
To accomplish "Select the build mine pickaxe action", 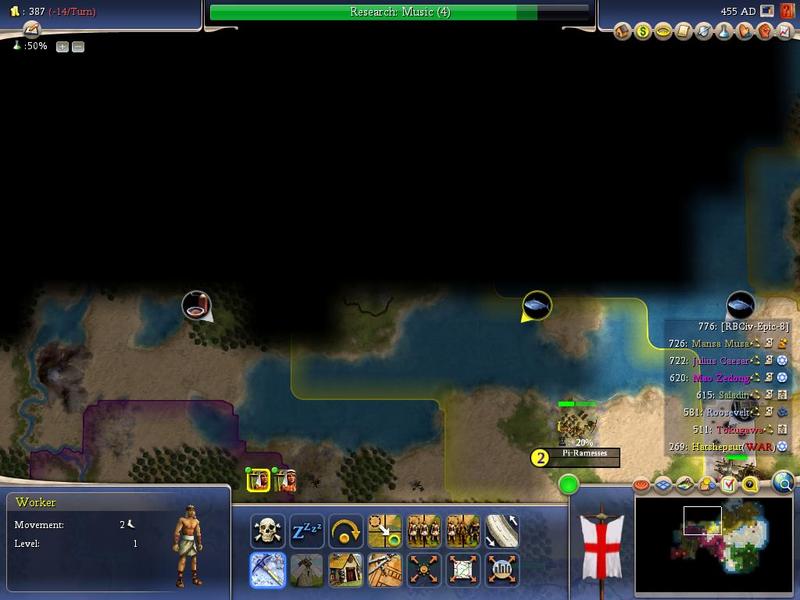I will pos(267,569).
